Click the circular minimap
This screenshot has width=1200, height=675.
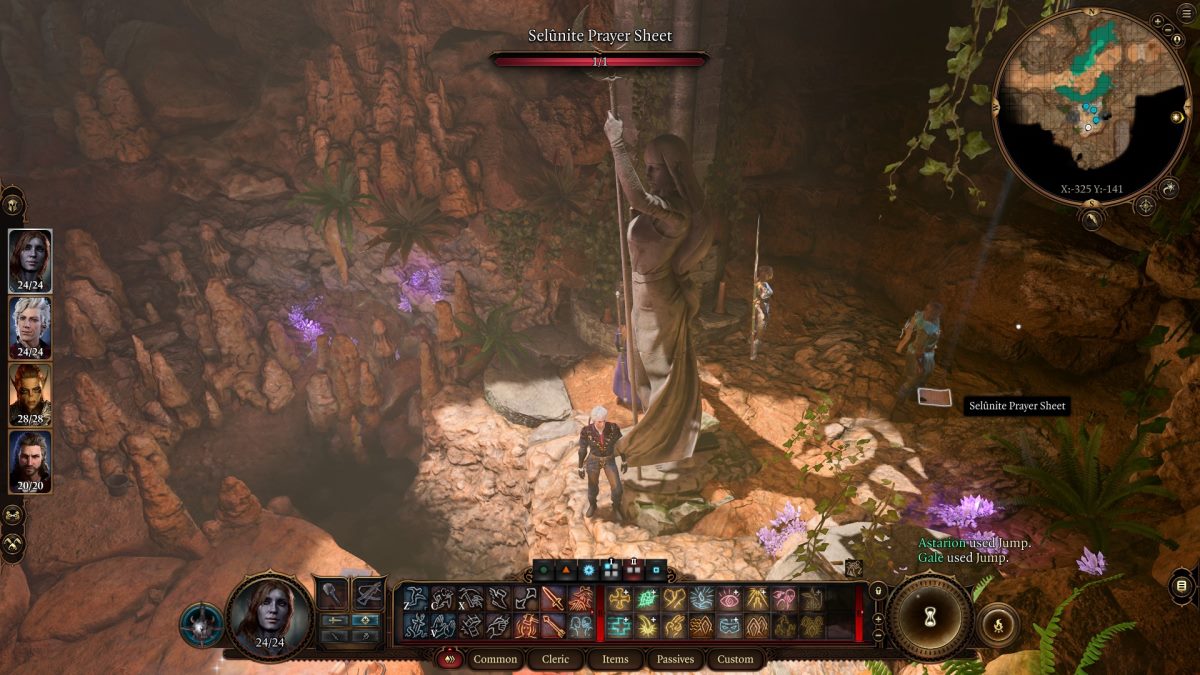coord(1091,105)
